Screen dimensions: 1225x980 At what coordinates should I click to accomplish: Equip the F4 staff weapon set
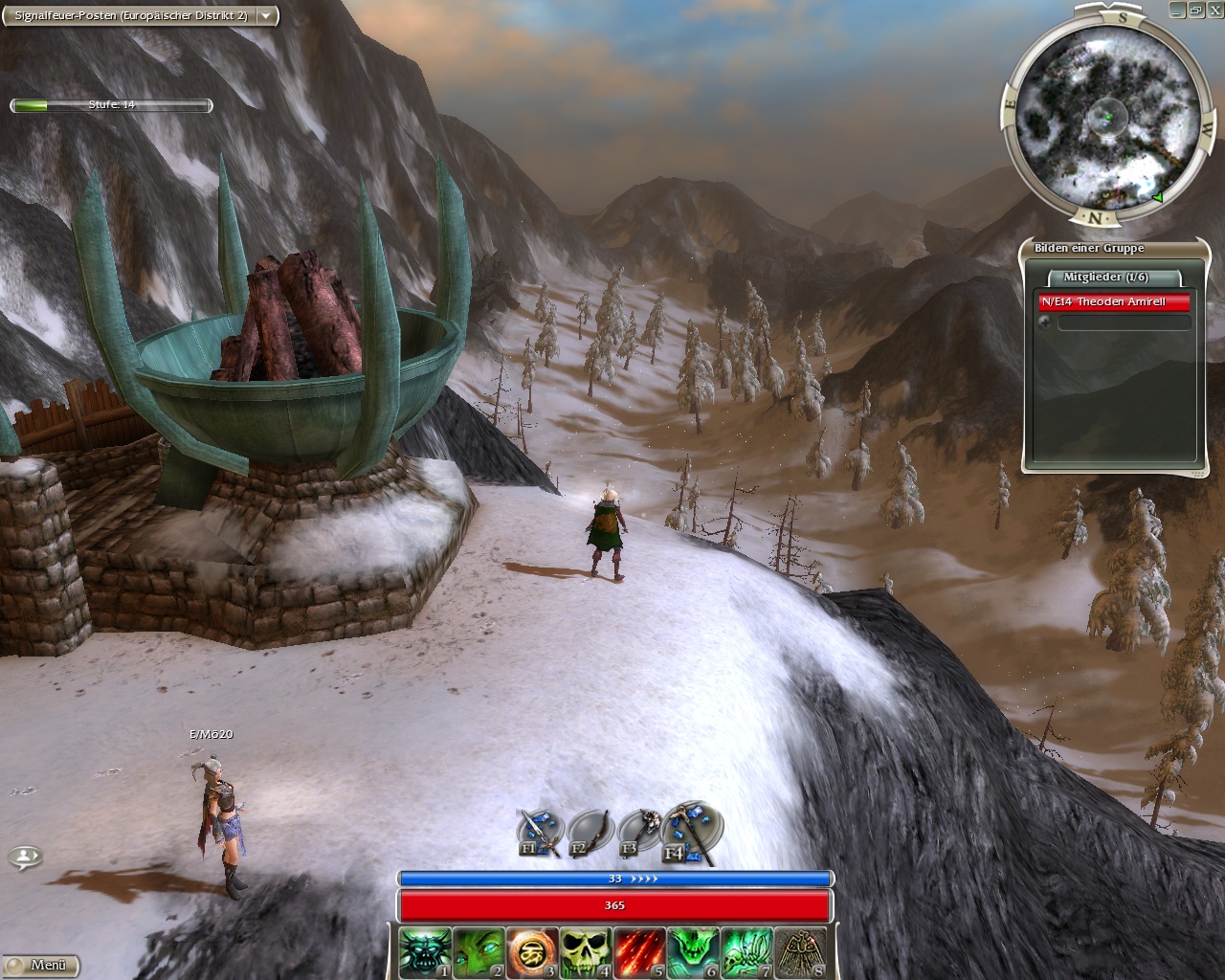[x=691, y=831]
